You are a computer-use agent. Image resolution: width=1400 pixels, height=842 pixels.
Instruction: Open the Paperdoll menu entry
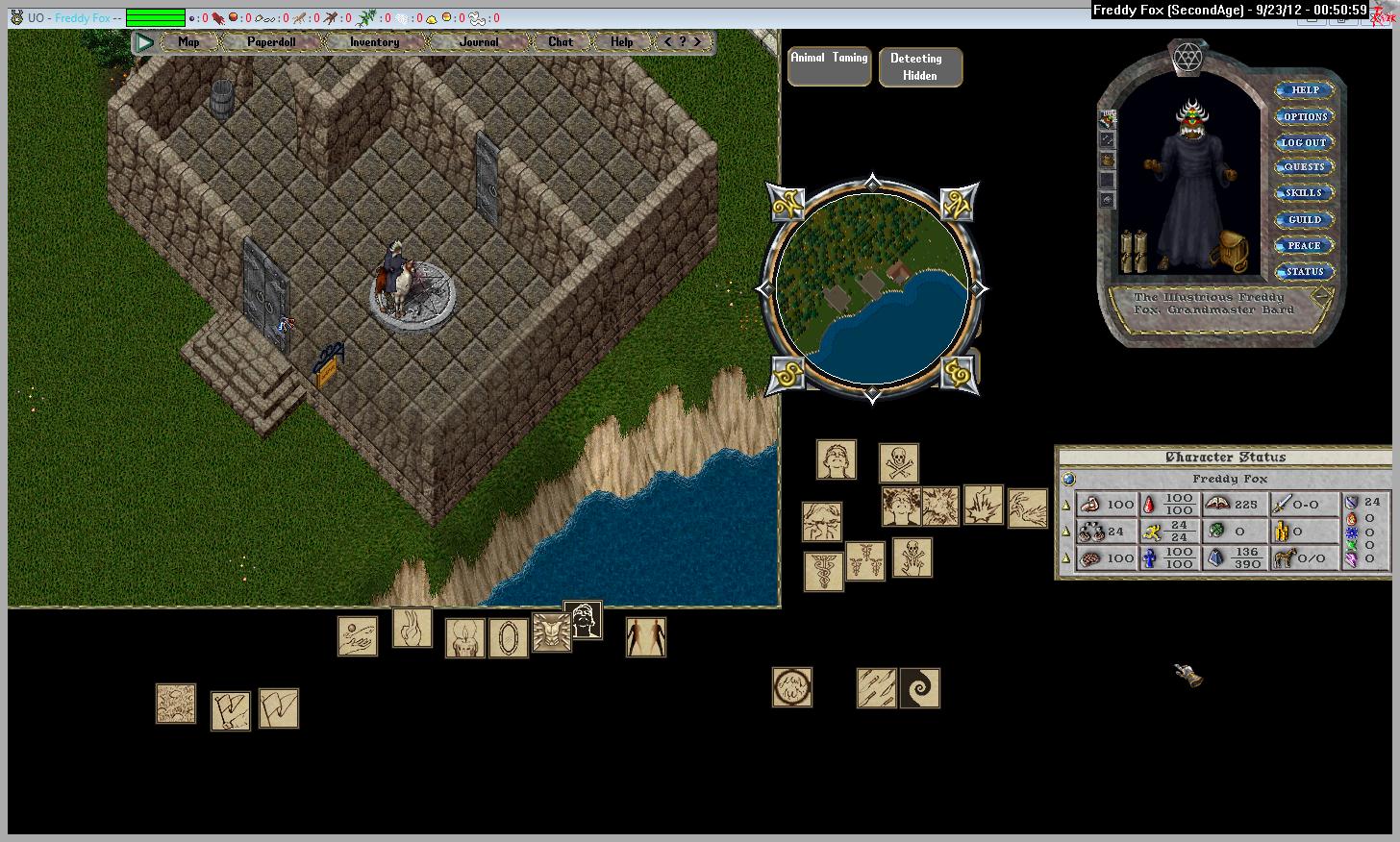coord(271,42)
